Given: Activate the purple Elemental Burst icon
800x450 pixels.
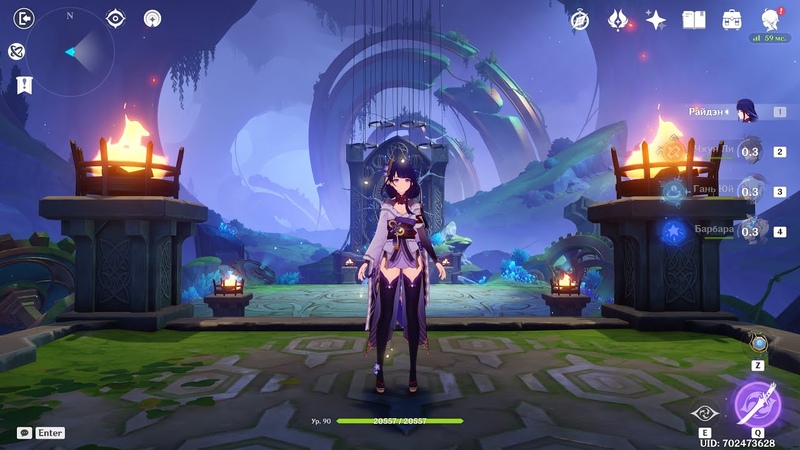Looking at the screenshot, I should 757,404.
